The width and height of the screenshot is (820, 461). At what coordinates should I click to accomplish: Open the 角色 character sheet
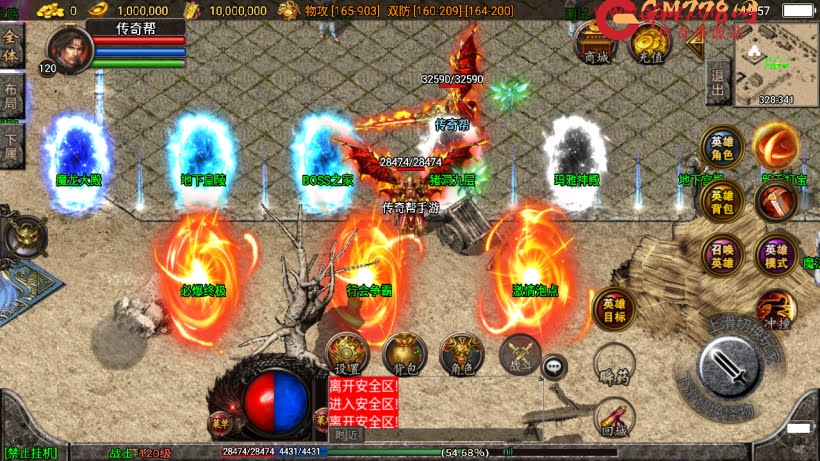click(x=461, y=353)
